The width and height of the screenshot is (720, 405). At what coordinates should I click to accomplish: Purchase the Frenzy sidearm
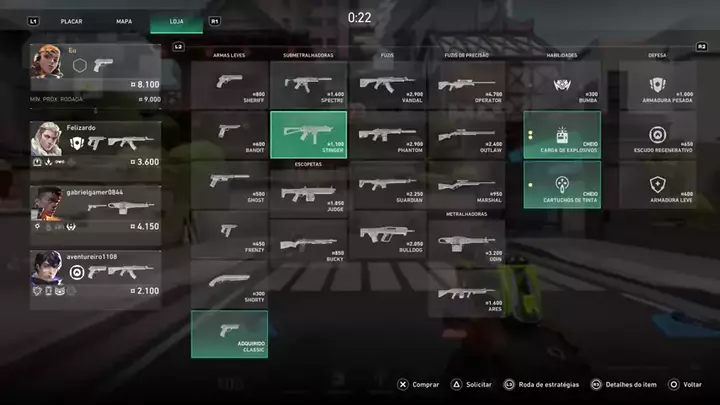[229, 234]
